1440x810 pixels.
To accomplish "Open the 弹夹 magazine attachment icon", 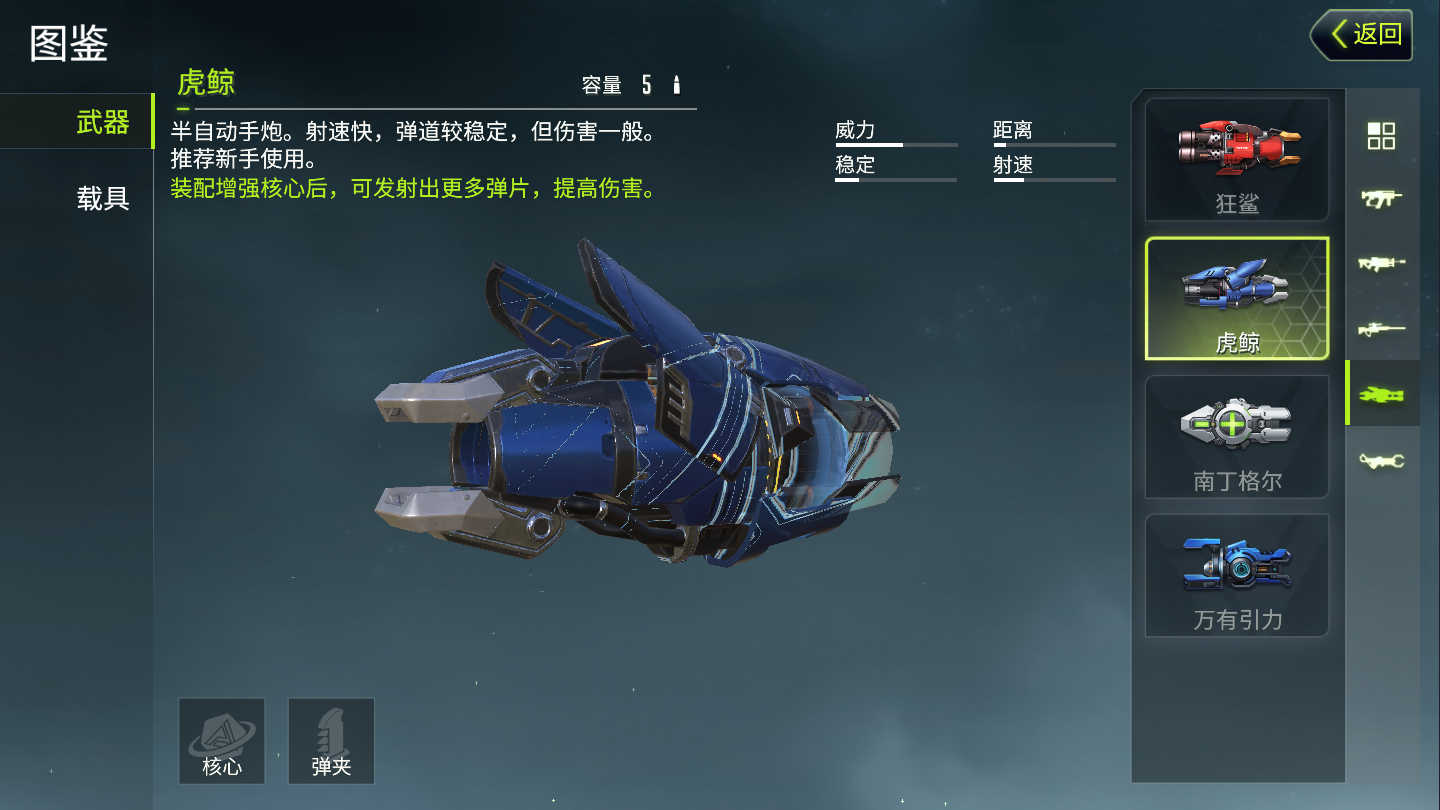I will (x=331, y=741).
